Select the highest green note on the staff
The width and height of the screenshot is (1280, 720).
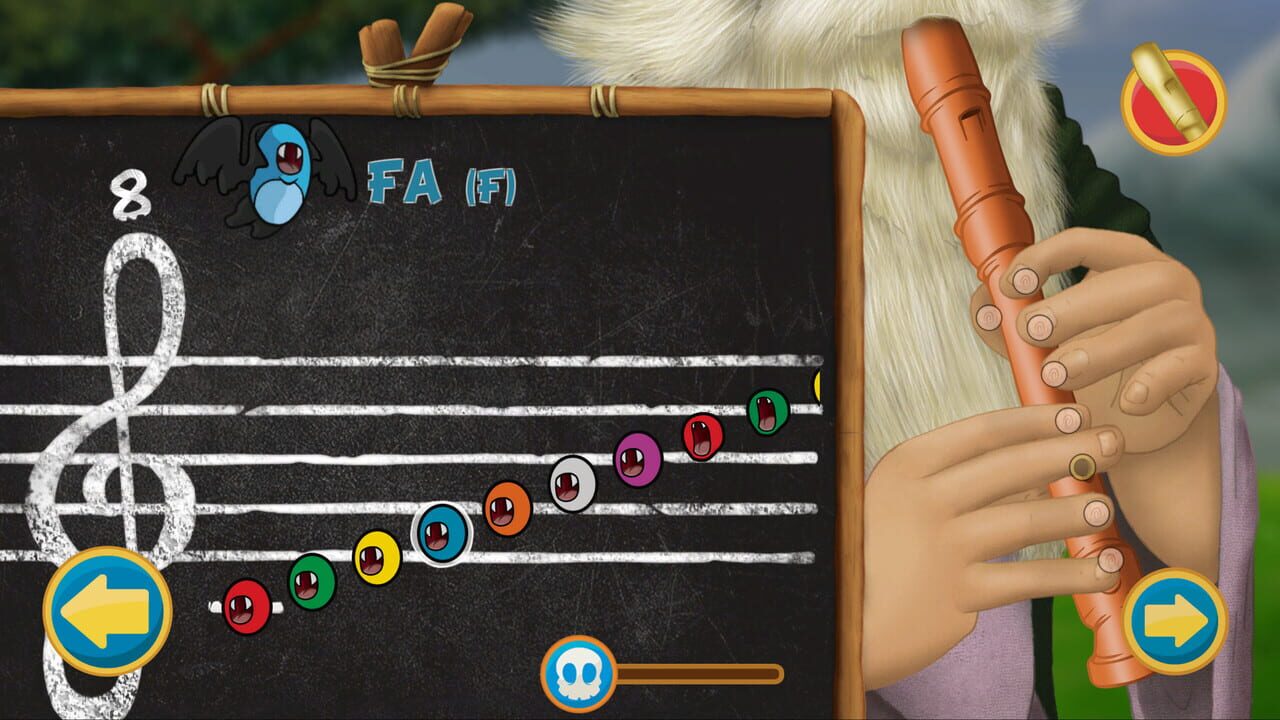tap(767, 414)
